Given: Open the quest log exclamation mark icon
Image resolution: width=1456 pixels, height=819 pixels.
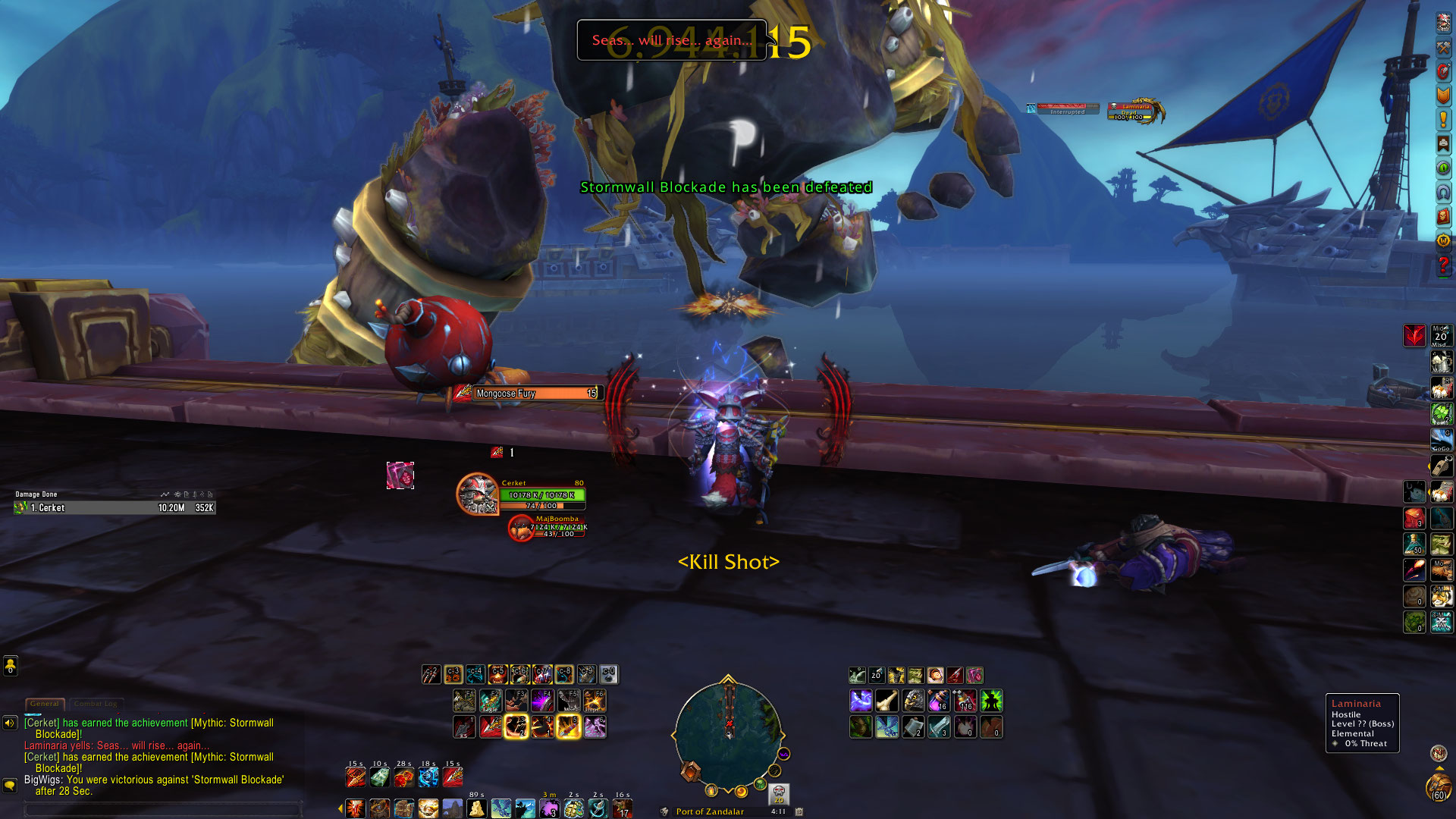Looking at the screenshot, I should point(1443,120).
